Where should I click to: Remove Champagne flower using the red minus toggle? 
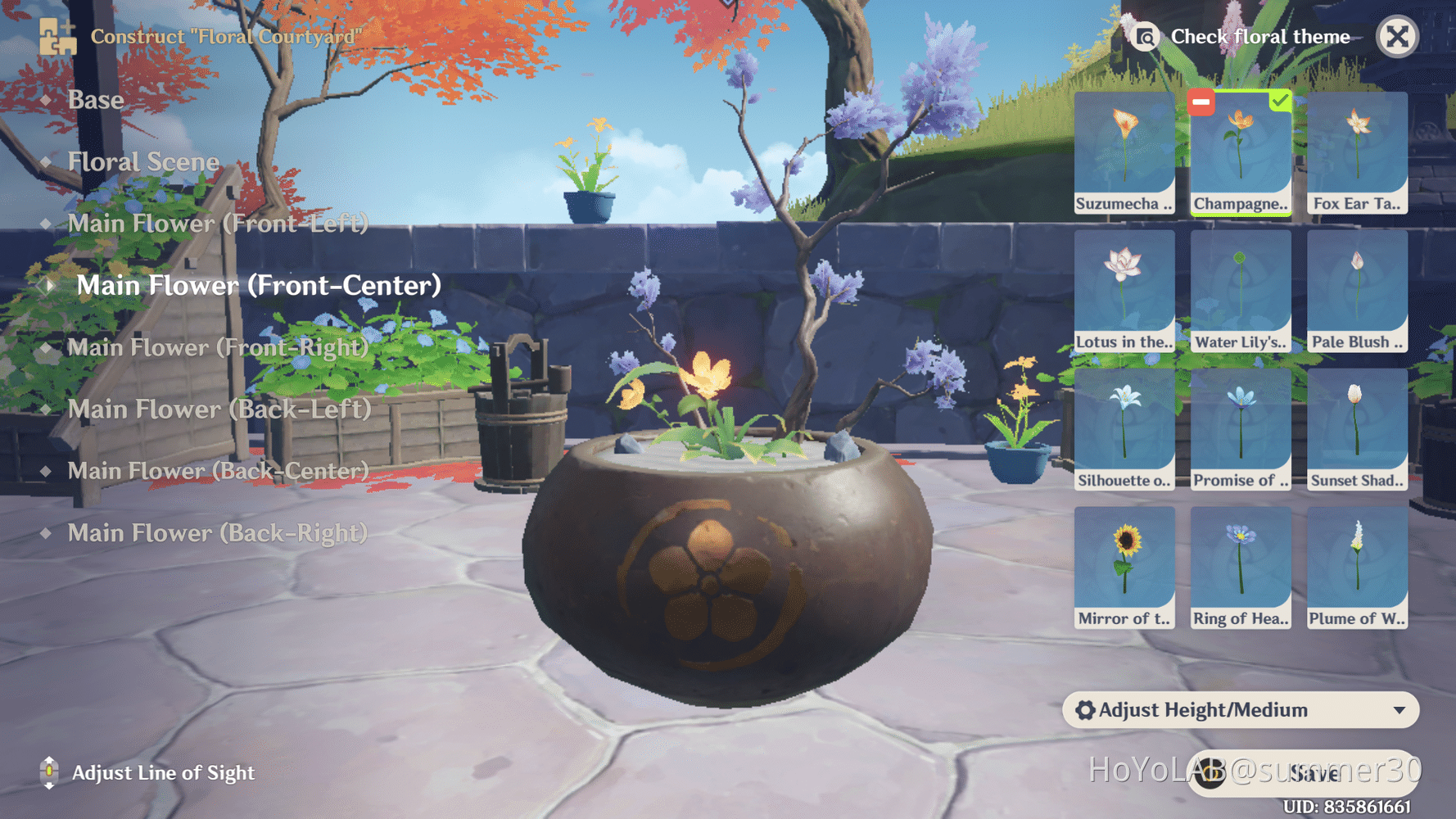pos(1201,102)
